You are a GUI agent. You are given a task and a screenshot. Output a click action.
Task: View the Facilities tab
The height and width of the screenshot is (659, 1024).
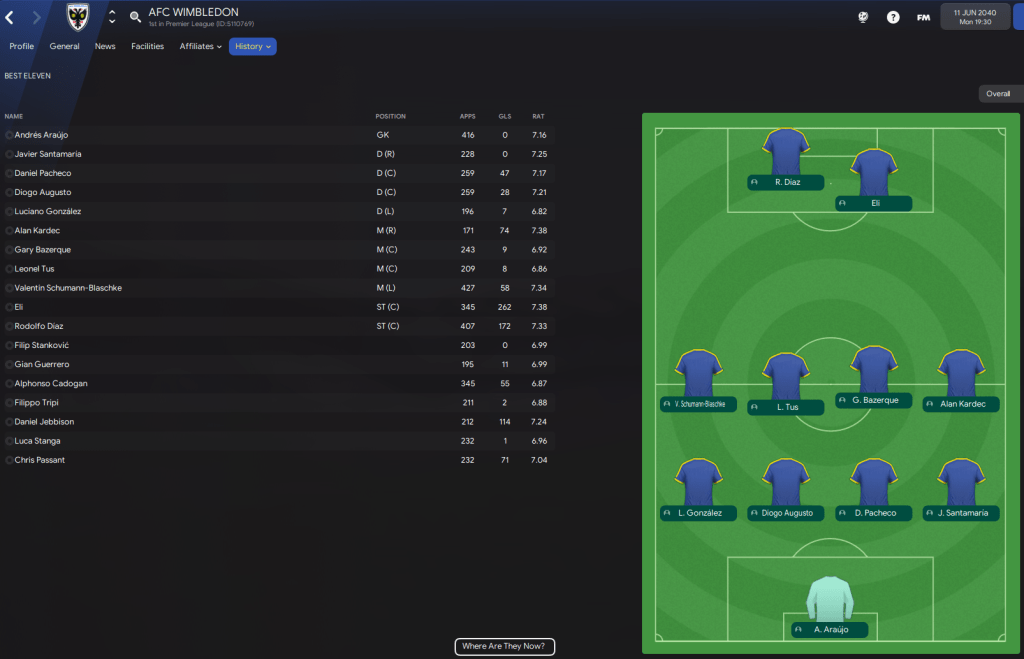(x=147, y=46)
